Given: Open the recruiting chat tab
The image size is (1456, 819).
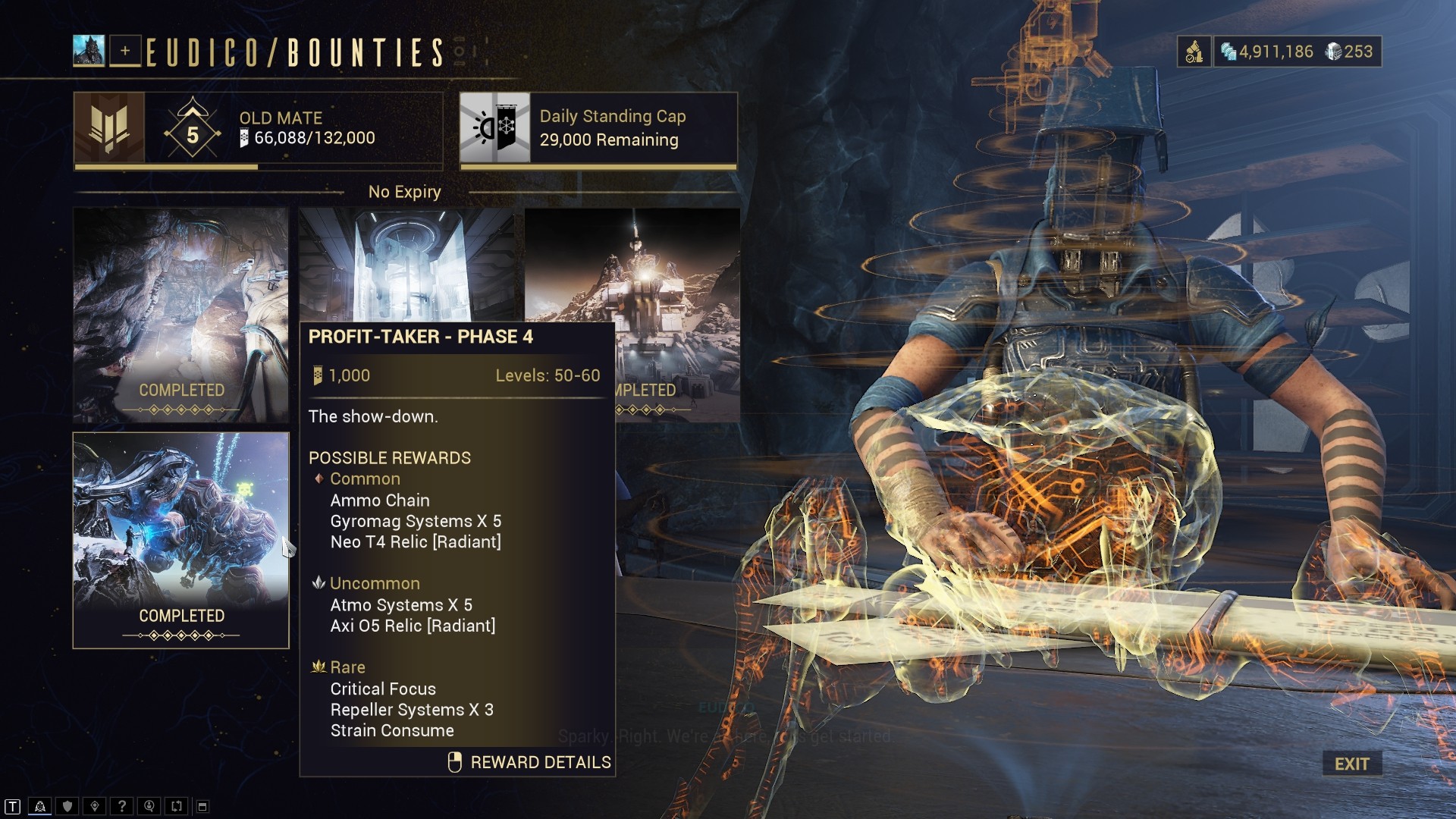Looking at the screenshot, I should (149, 806).
